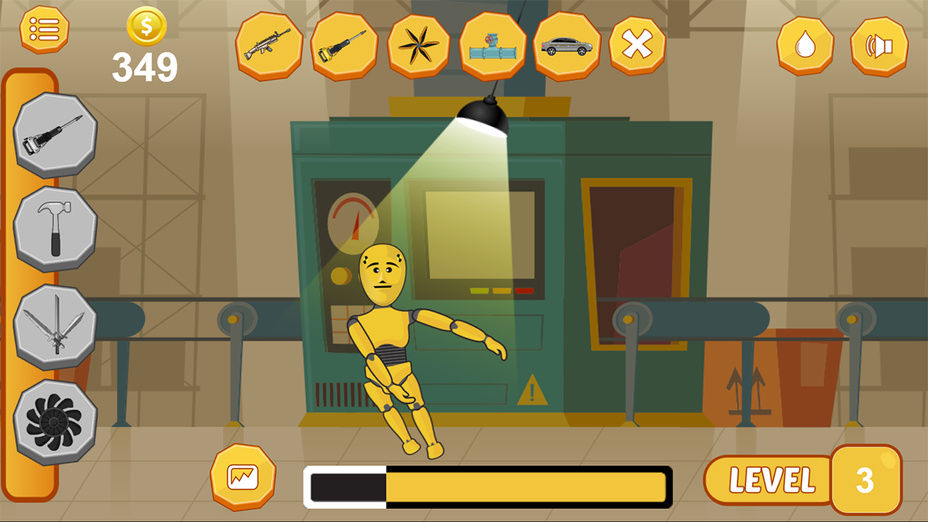928x522 pixels.
Task: Toggle the blood drop option
Action: (x=805, y=45)
